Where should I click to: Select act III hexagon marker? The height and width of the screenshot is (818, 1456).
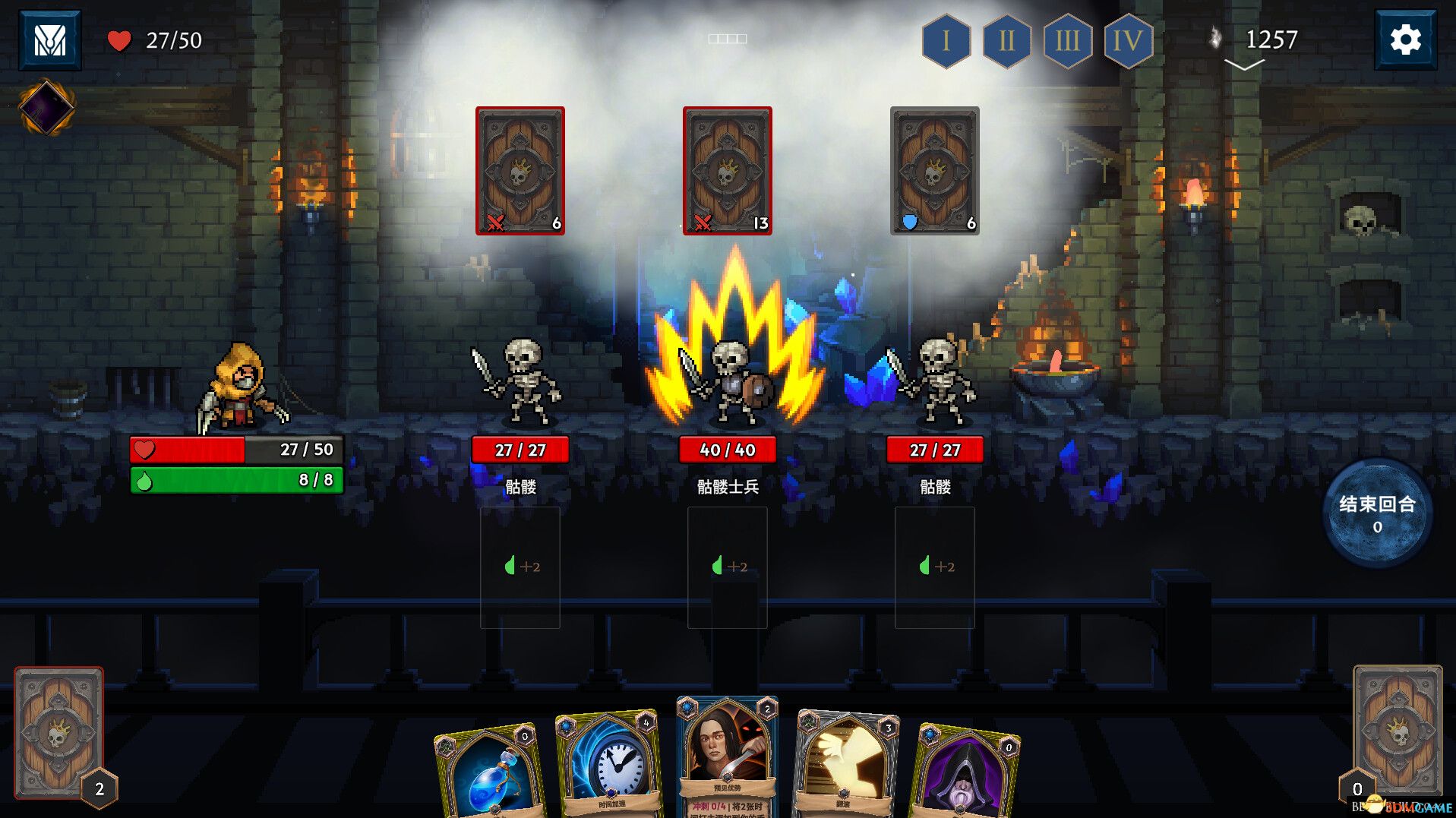[1068, 43]
